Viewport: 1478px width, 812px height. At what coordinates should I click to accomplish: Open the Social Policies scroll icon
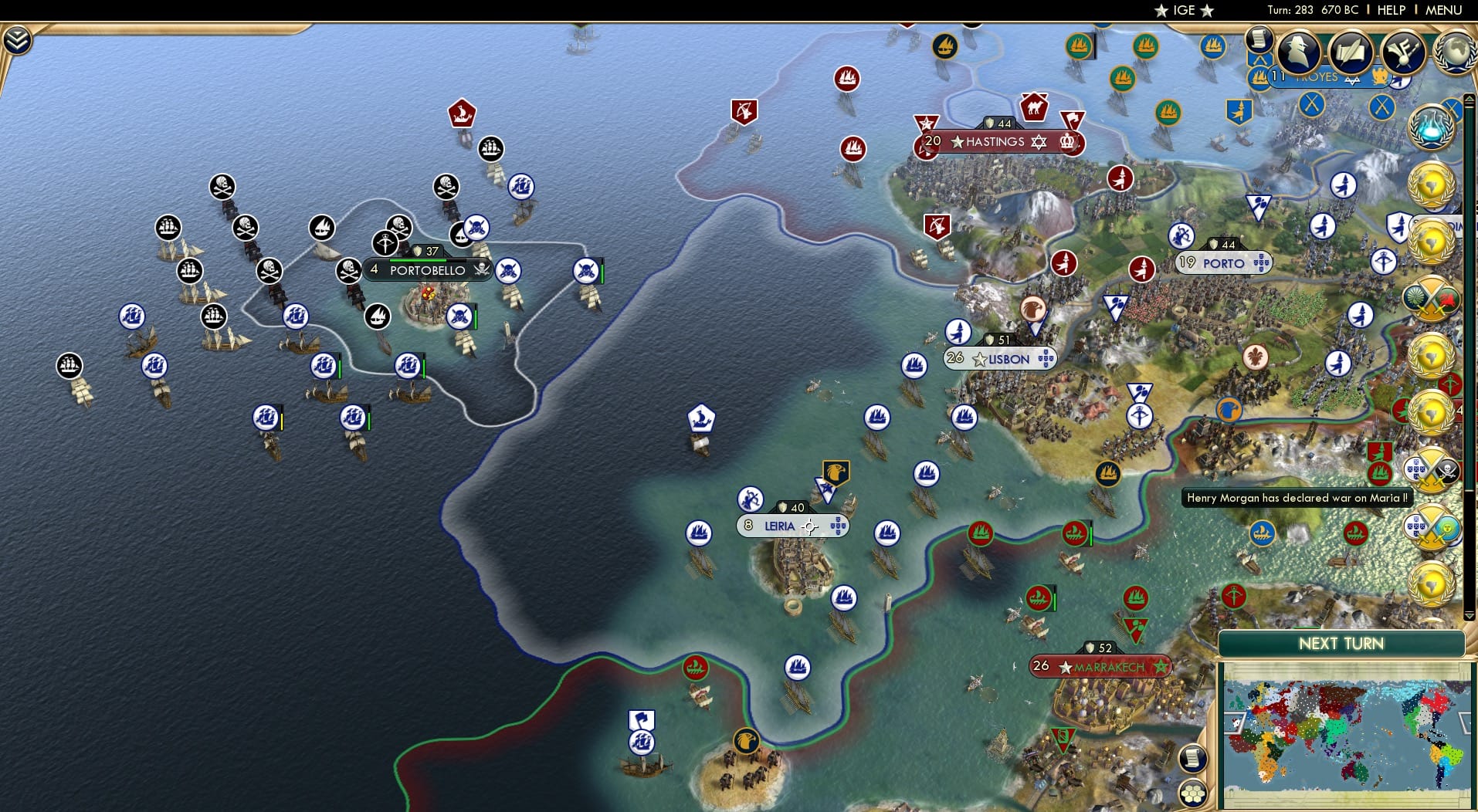click(1261, 40)
